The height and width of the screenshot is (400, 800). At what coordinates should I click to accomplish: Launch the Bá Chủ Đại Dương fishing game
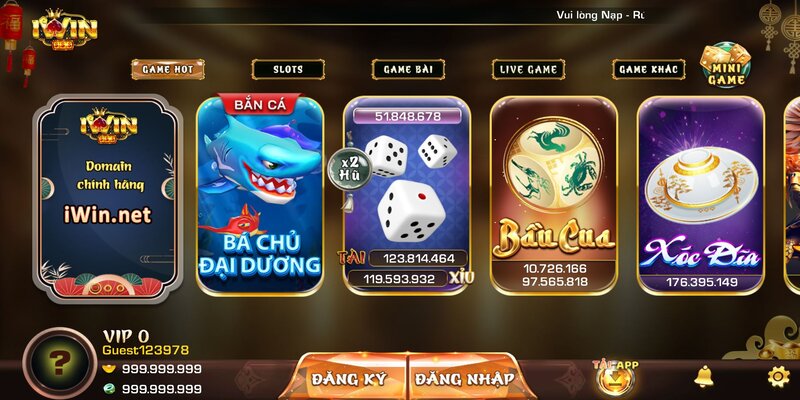tap(260, 195)
